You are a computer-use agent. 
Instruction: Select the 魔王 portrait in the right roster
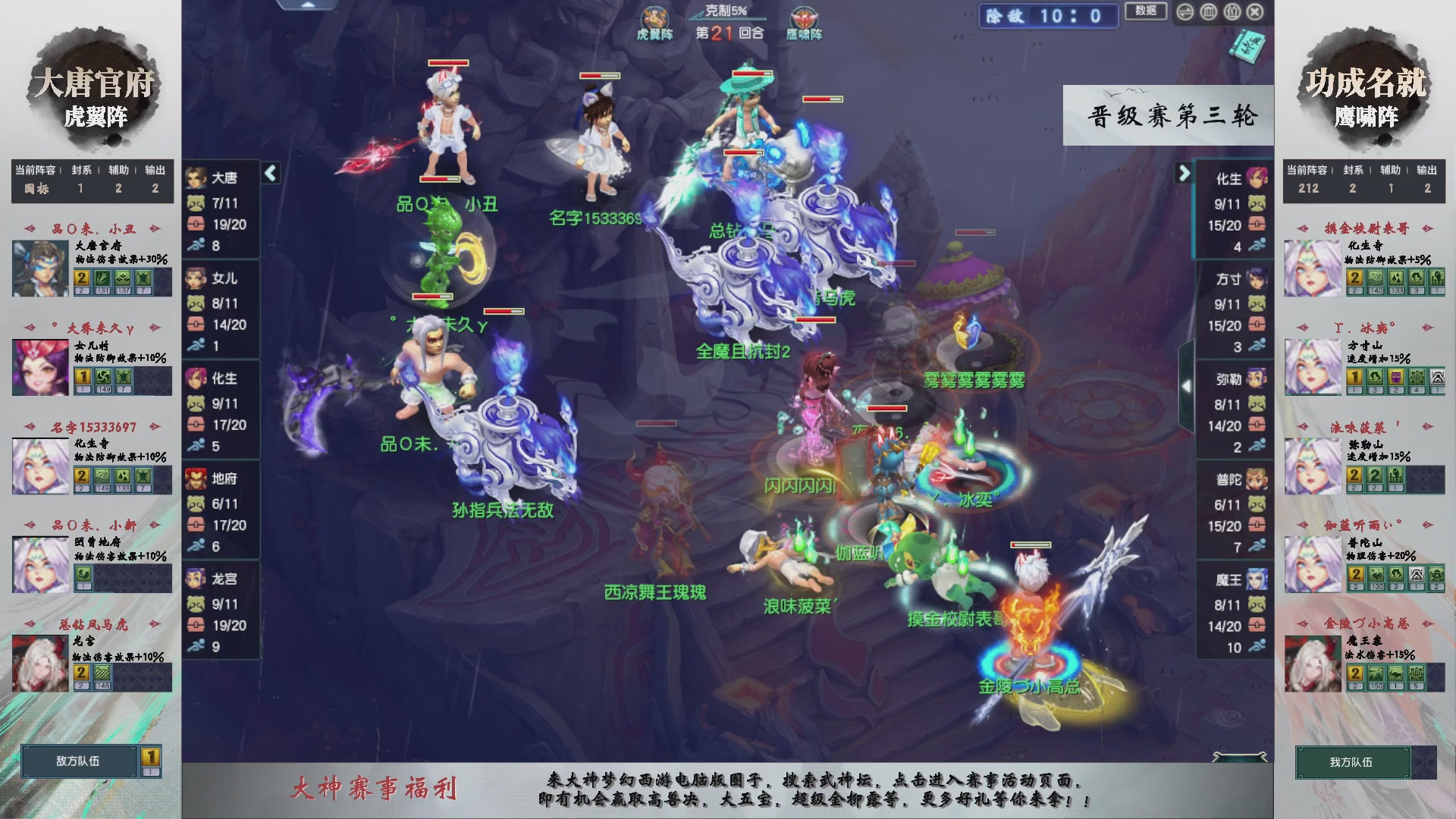pyautogui.click(x=1257, y=579)
